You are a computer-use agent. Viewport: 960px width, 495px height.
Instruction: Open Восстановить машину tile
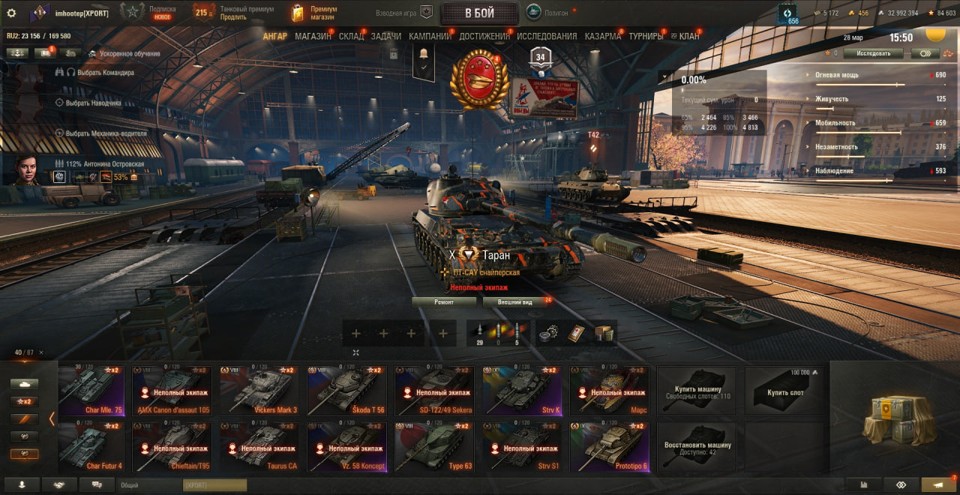pos(696,446)
